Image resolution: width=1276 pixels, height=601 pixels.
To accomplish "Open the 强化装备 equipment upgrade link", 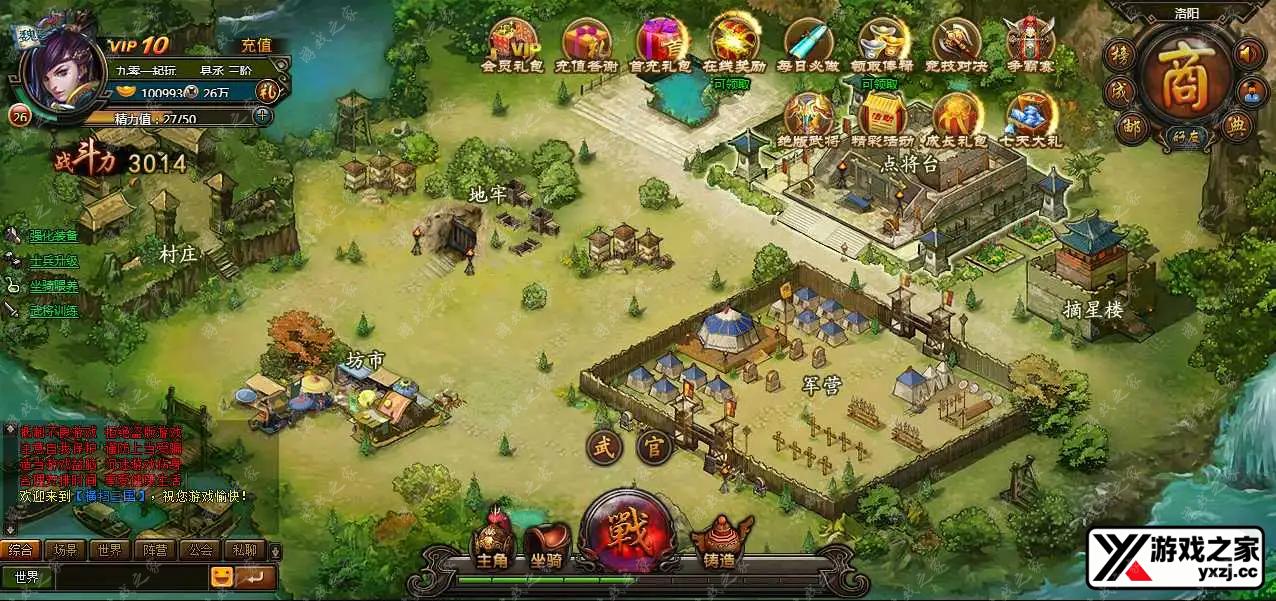I will (x=54, y=236).
